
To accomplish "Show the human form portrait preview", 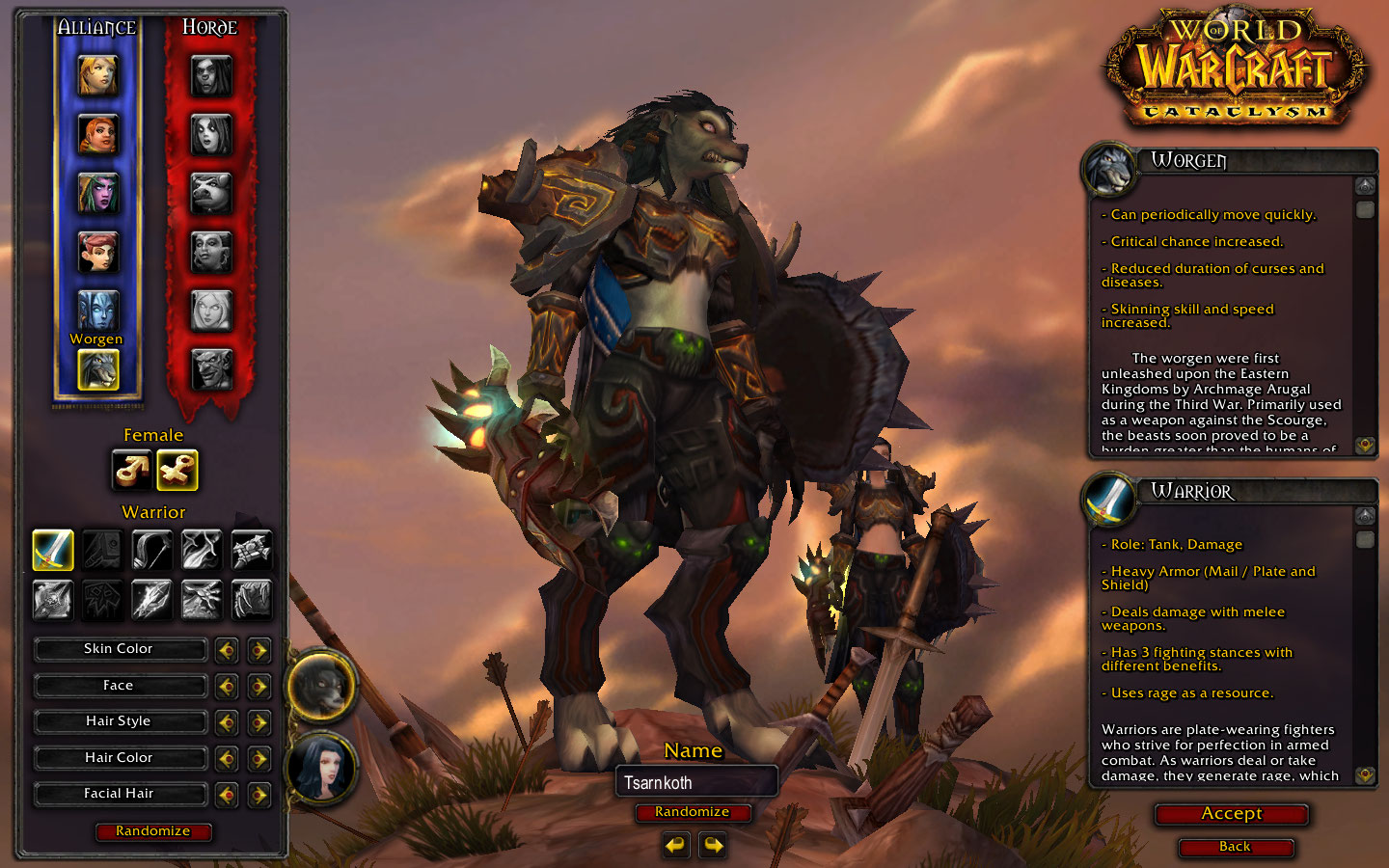I will click(321, 769).
